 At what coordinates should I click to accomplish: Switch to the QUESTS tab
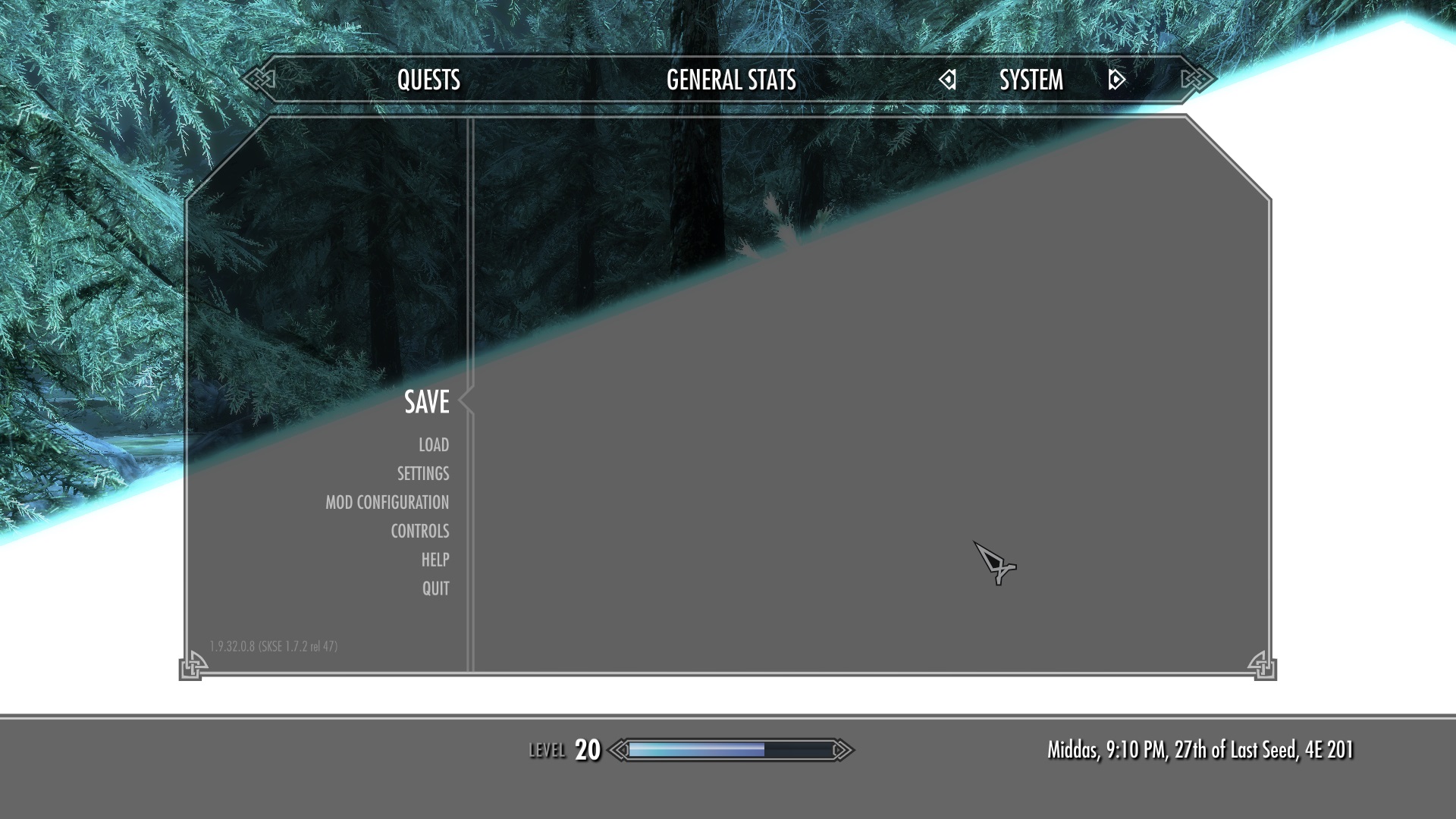tap(428, 80)
